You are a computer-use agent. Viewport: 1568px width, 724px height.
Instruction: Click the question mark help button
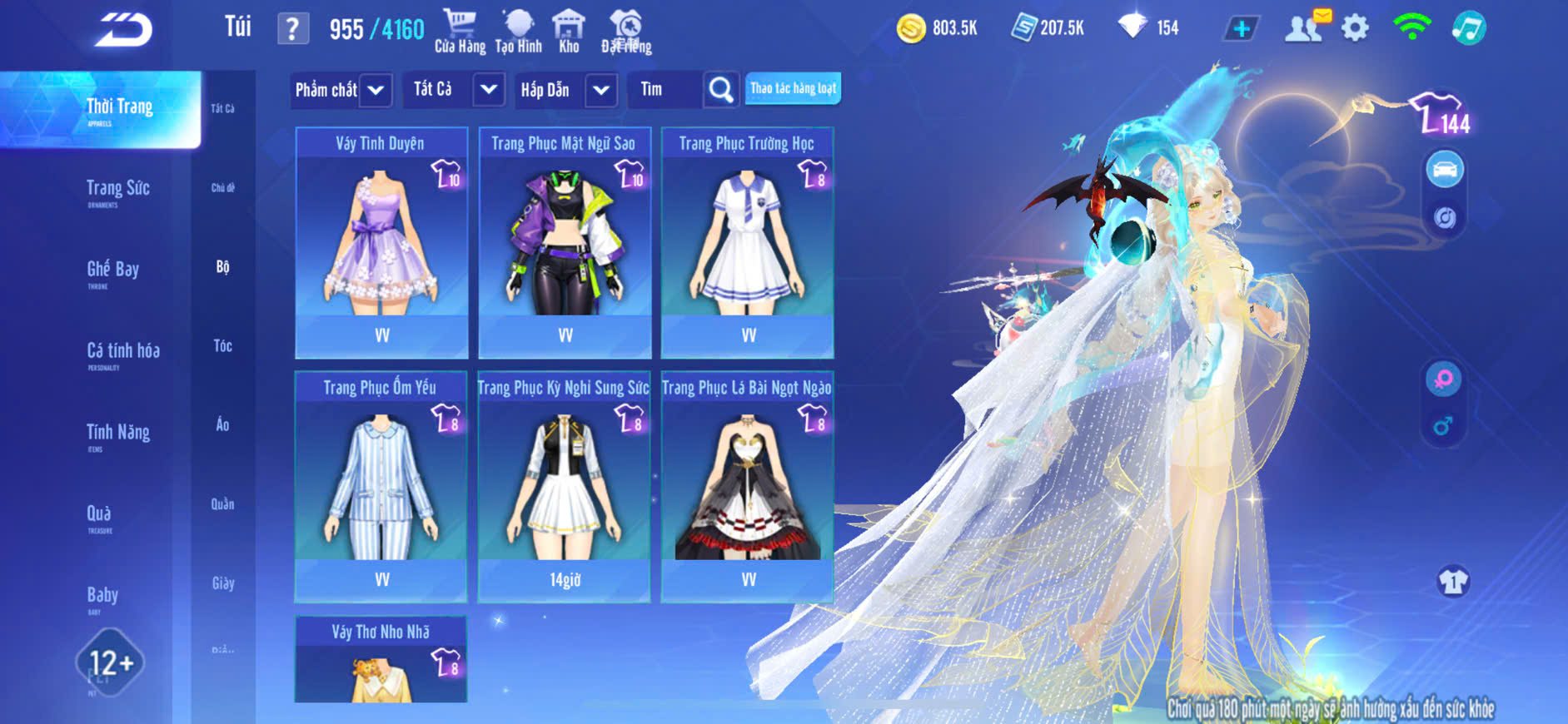tap(291, 29)
